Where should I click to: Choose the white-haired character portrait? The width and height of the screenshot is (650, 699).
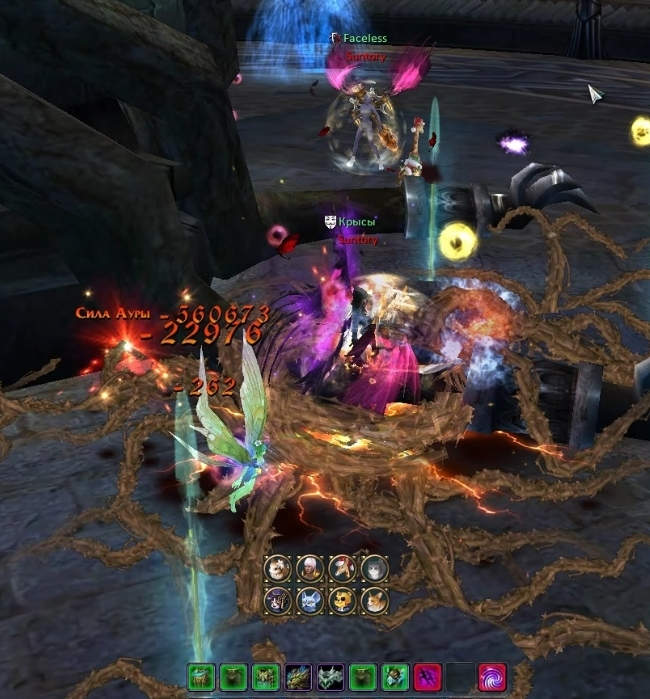310,569
